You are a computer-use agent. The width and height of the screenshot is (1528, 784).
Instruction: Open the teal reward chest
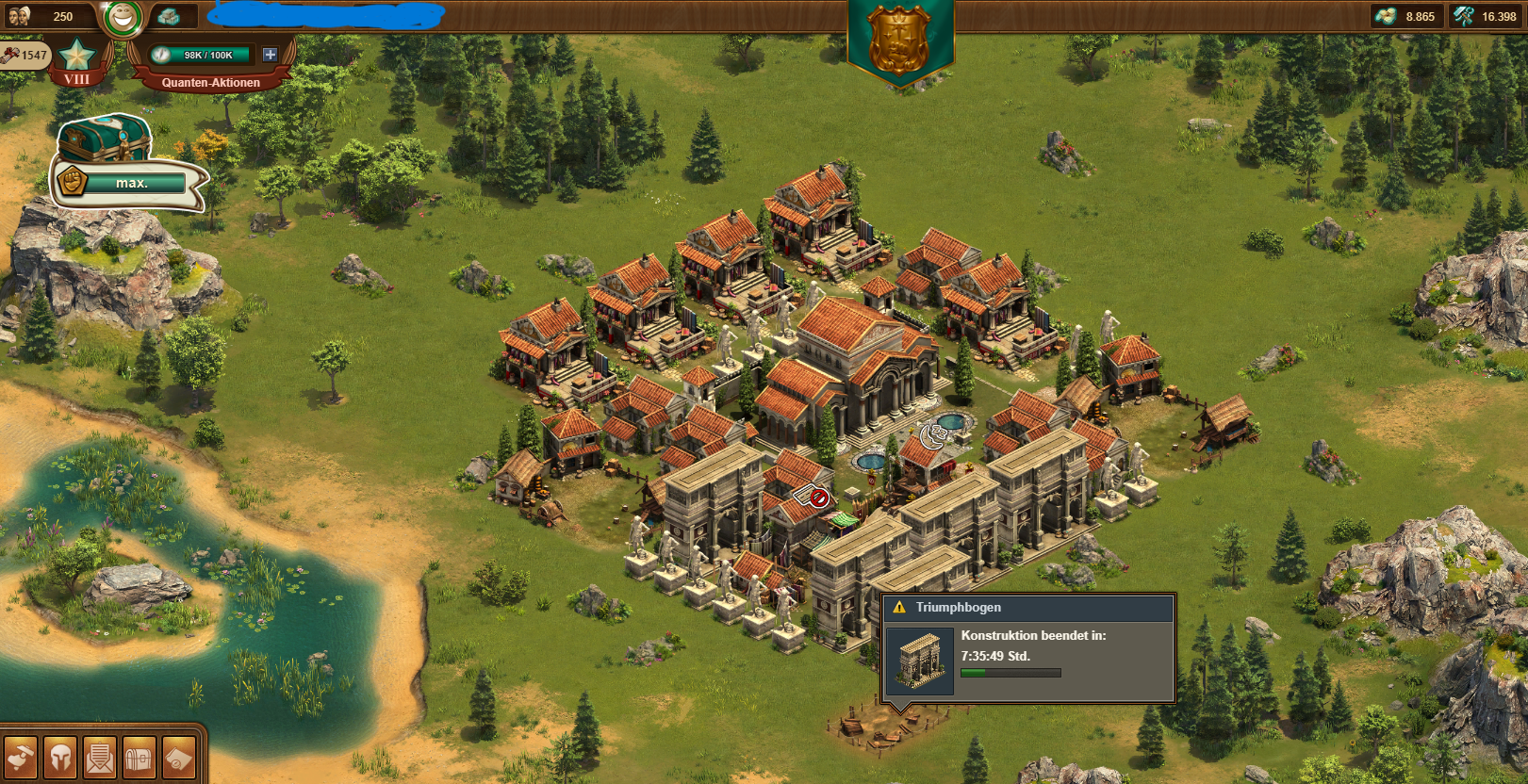coord(104,139)
